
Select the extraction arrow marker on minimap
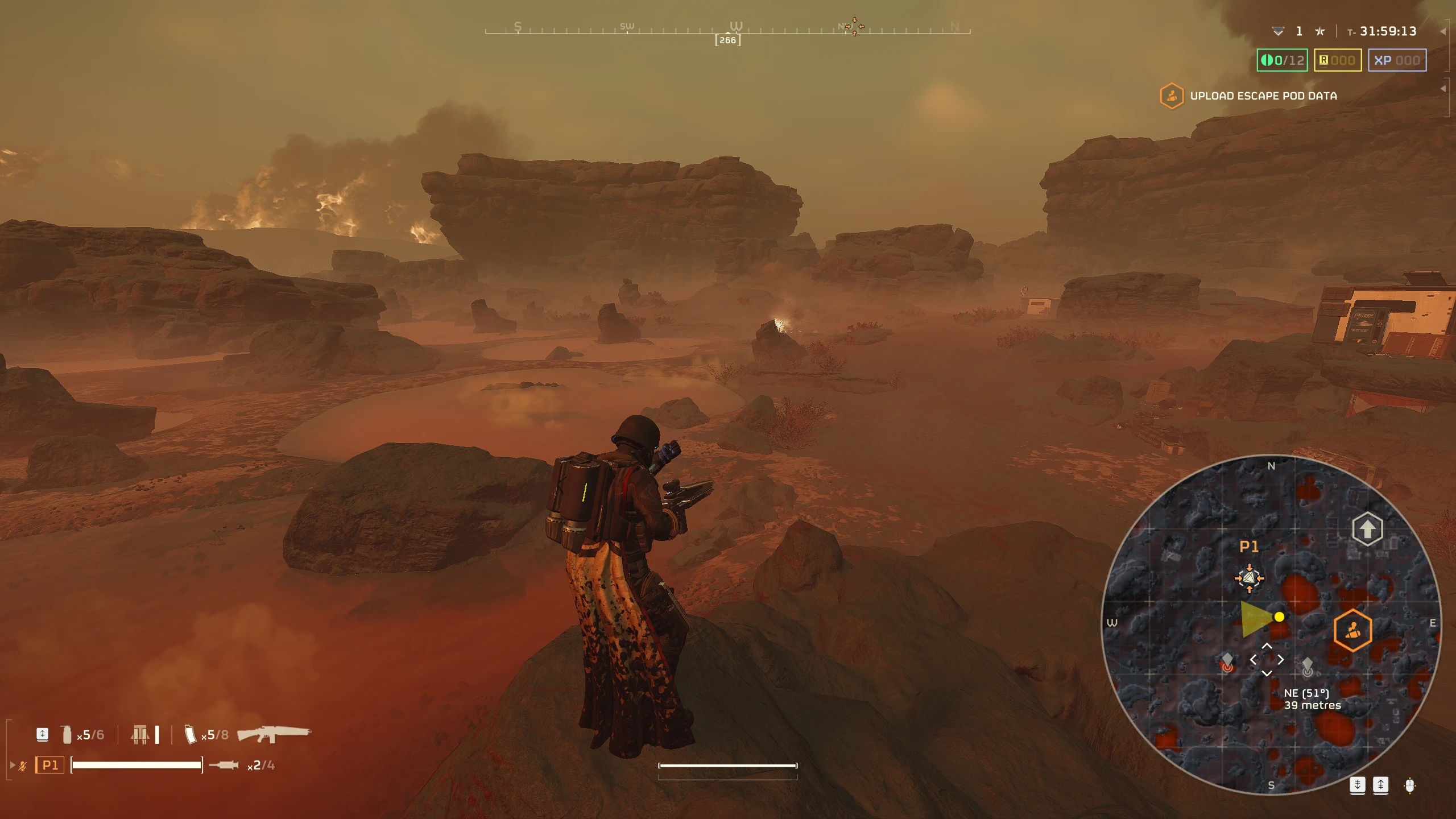pyautogui.click(x=1367, y=529)
